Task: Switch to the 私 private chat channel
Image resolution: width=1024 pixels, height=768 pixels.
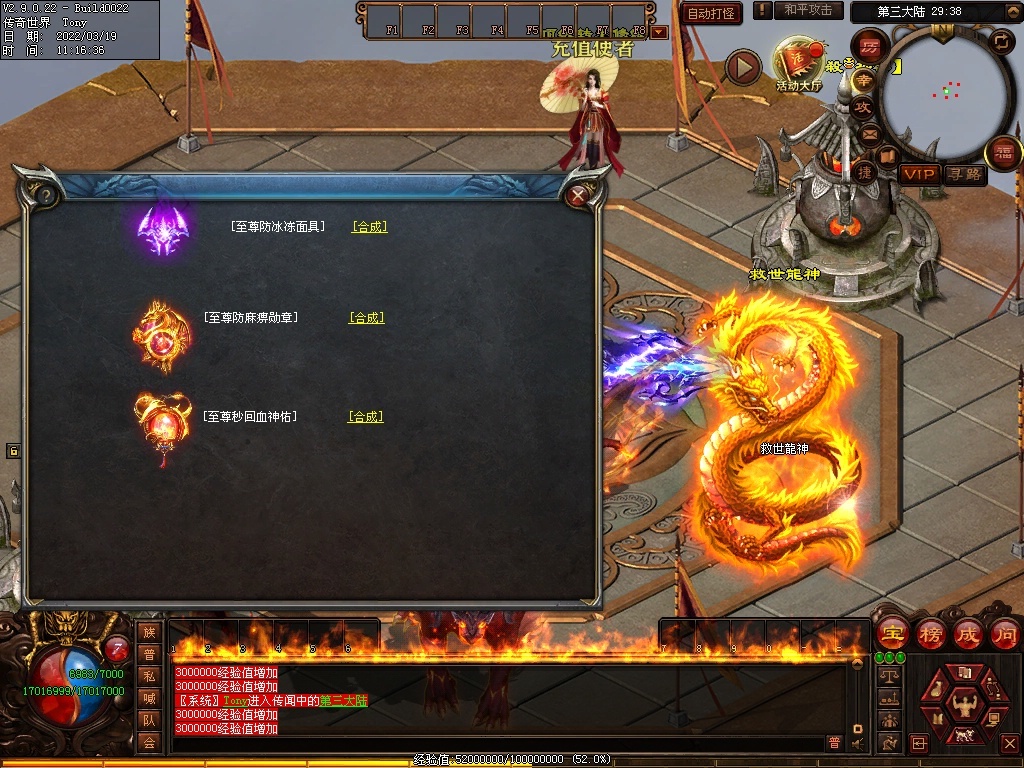Action: (149, 676)
